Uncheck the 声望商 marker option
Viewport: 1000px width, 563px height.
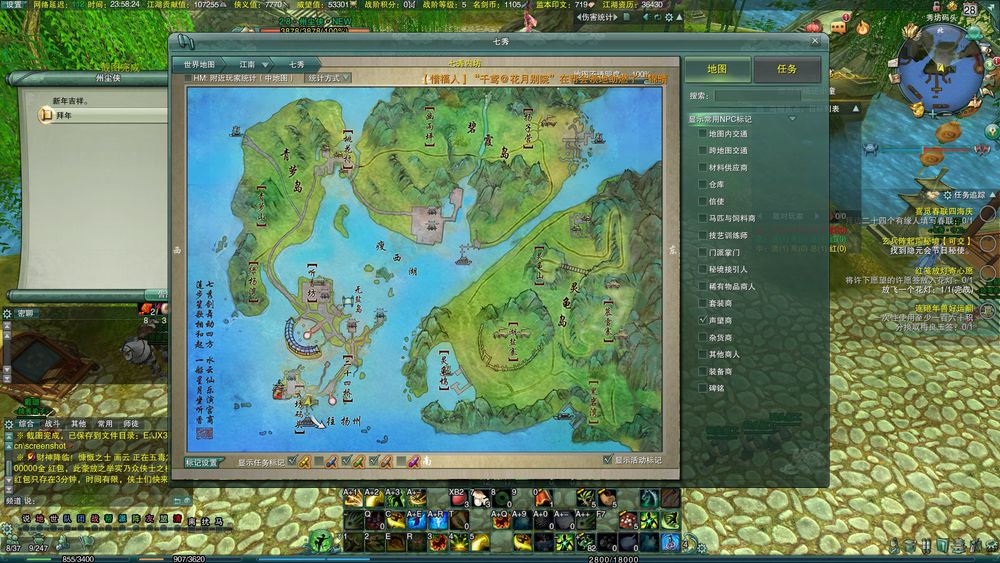click(x=703, y=320)
